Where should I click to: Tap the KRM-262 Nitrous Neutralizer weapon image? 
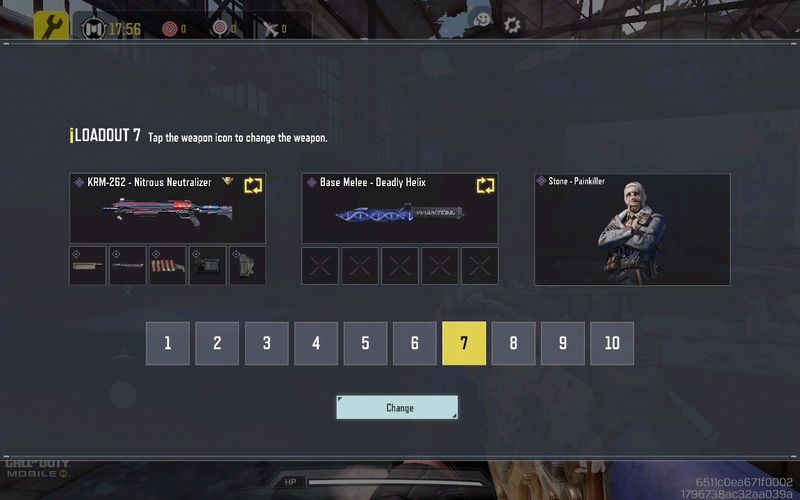pyautogui.click(x=167, y=211)
